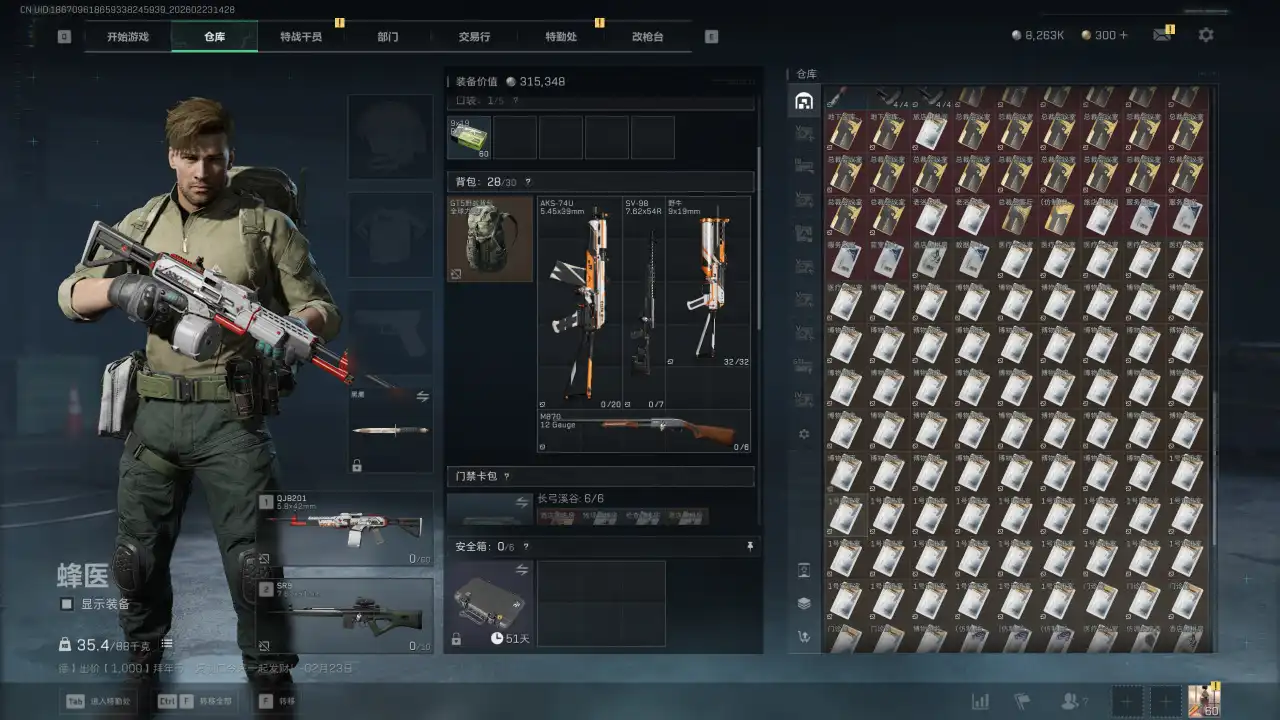Open the mail envelope icon
Image resolution: width=1280 pixels, height=720 pixels.
(1161, 35)
